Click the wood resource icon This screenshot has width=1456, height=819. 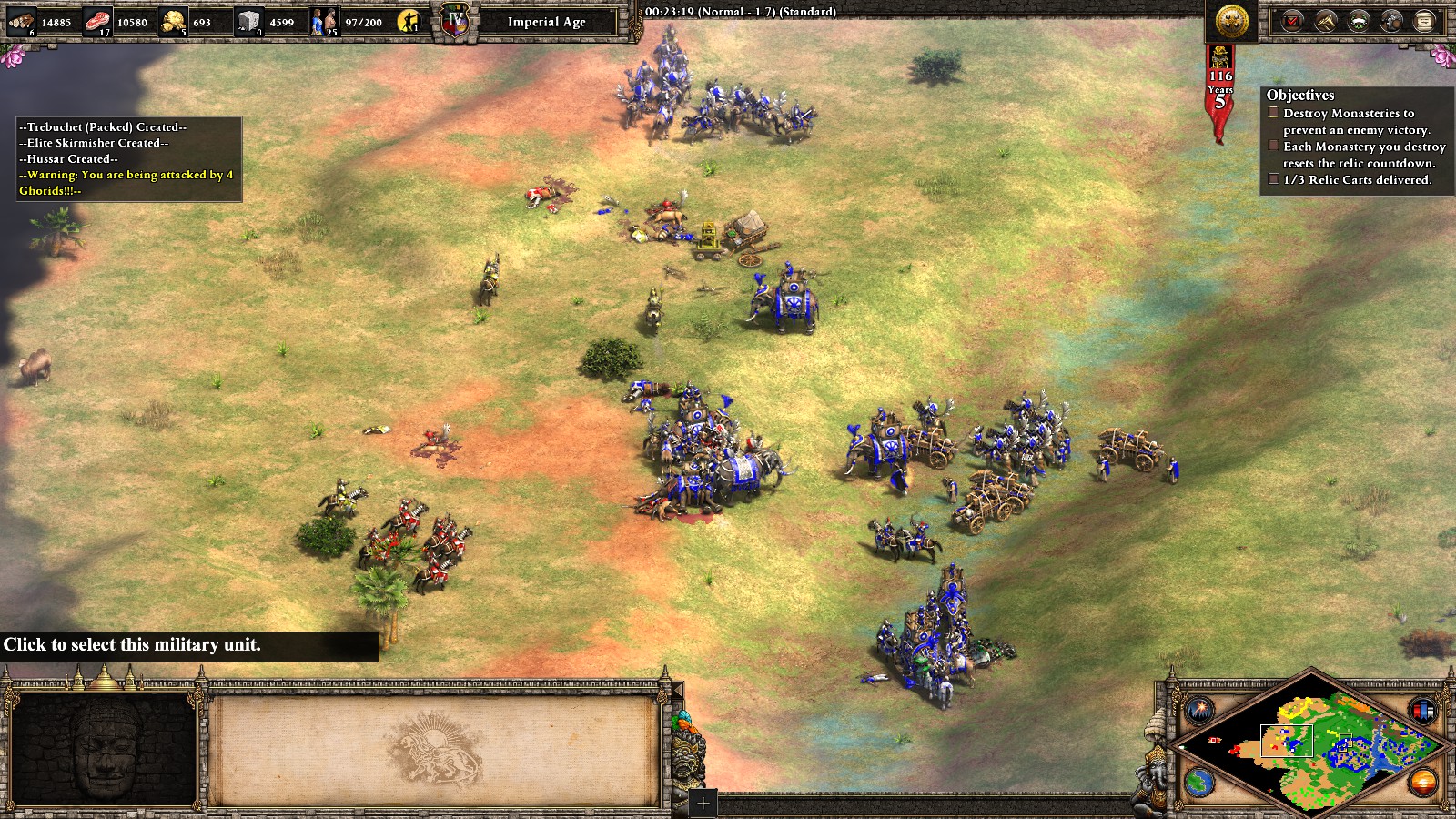click(x=22, y=21)
